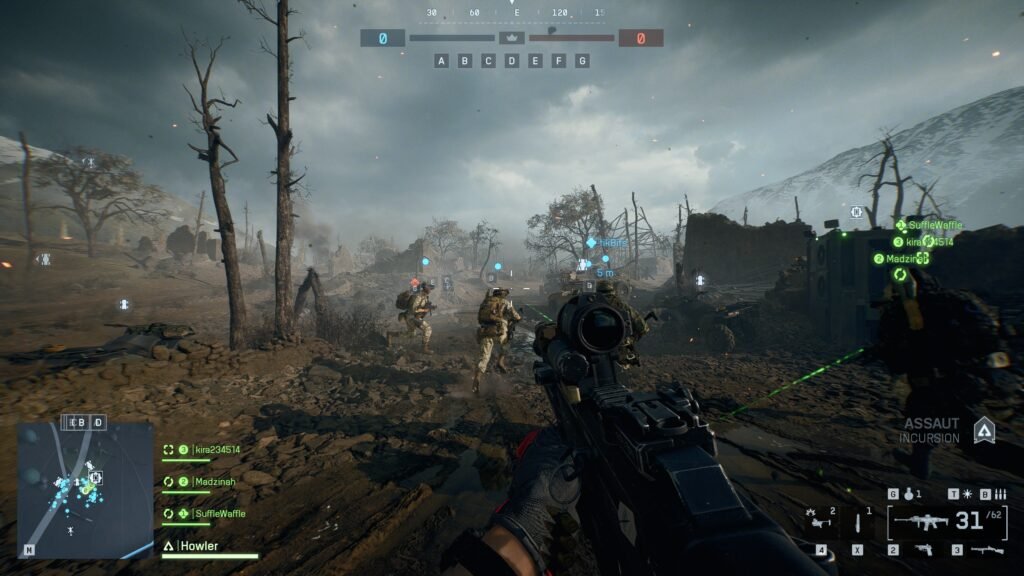
Task: Select objective C flag marker
Action: [x=488, y=61]
